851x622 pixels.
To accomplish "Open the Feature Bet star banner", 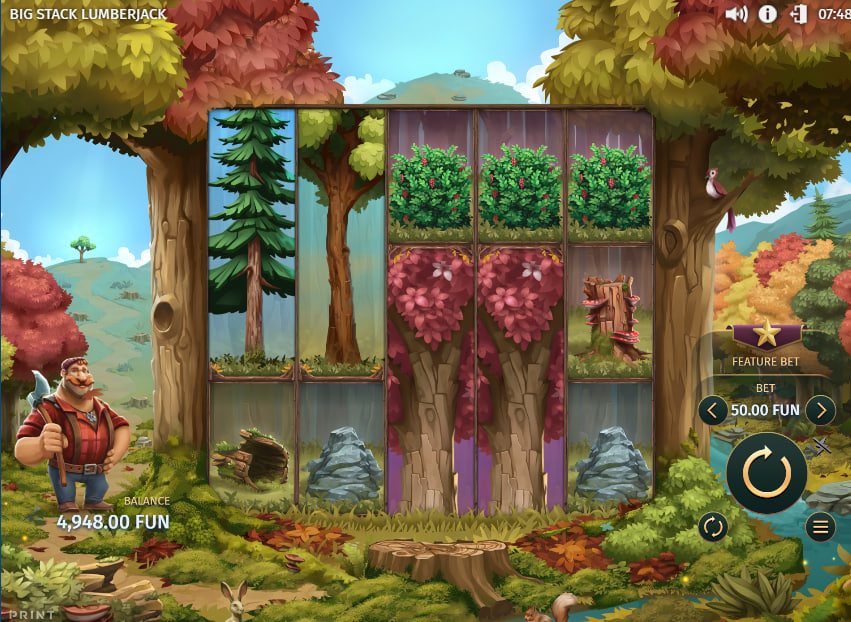I will point(765,335).
